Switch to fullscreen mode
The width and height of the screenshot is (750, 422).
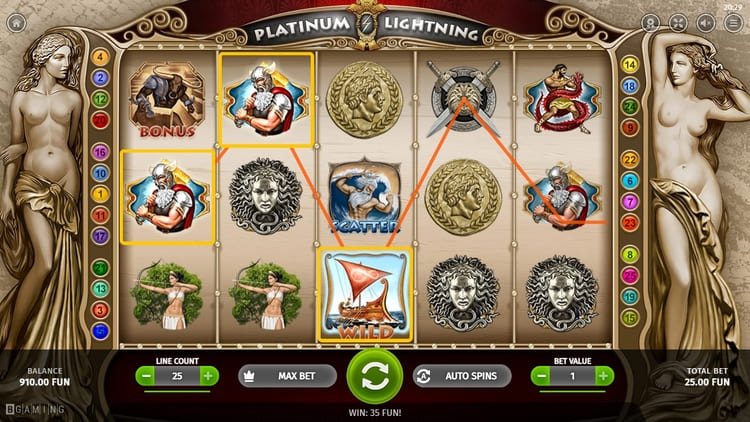click(678, 22)
